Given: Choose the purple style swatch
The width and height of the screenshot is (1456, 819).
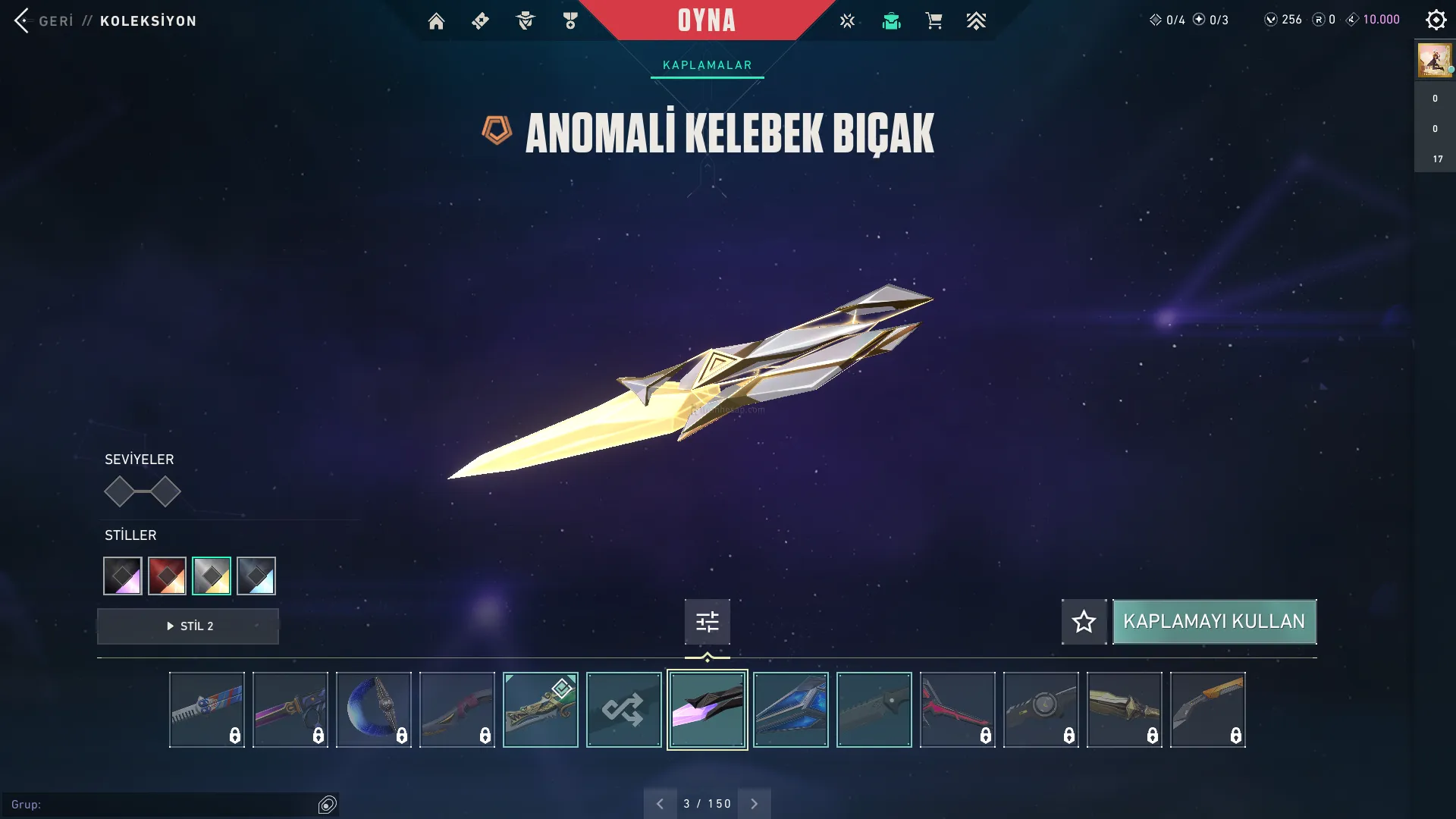Looking at the screenshot, I should [123, 576].
